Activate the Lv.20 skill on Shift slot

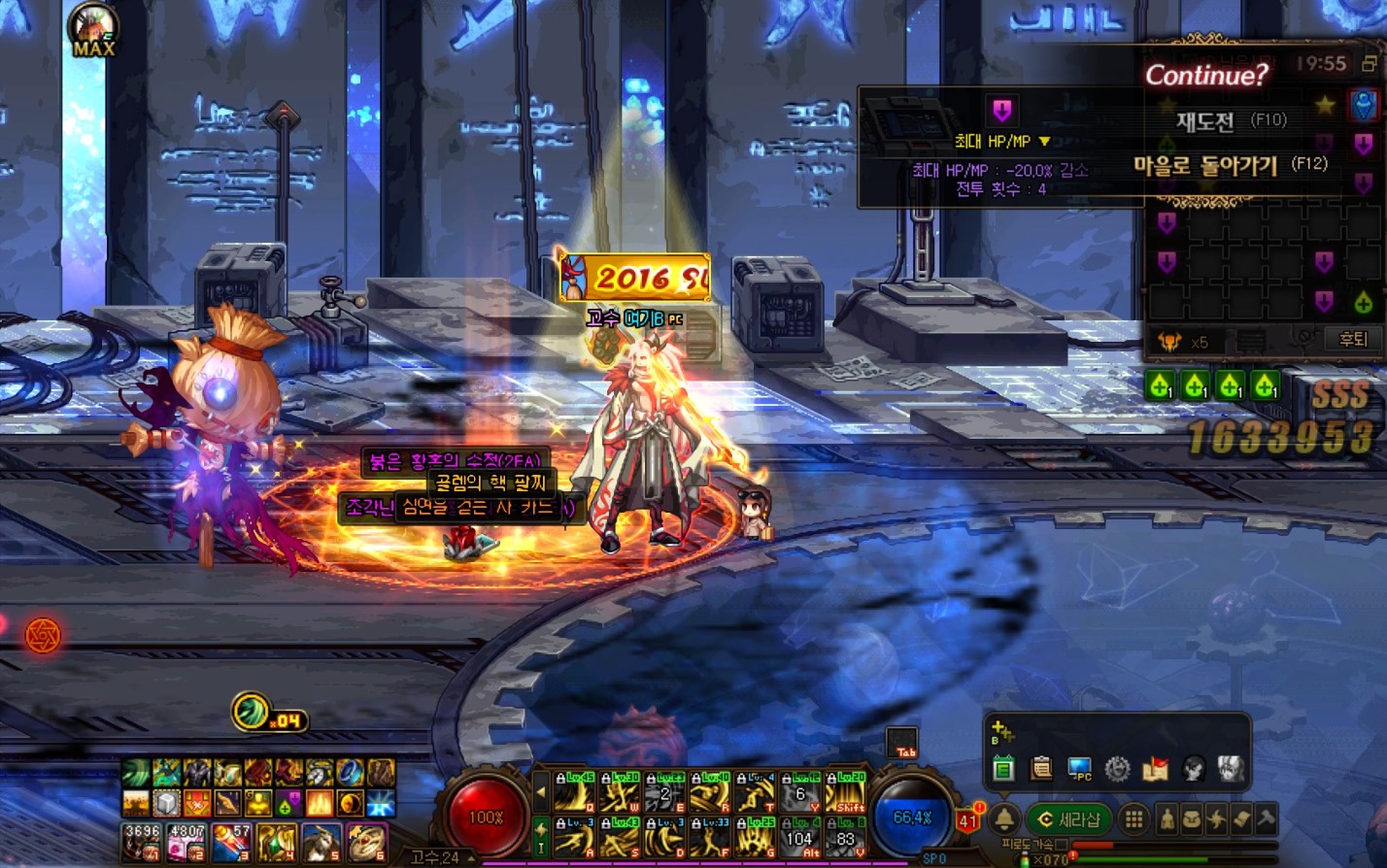845,793
